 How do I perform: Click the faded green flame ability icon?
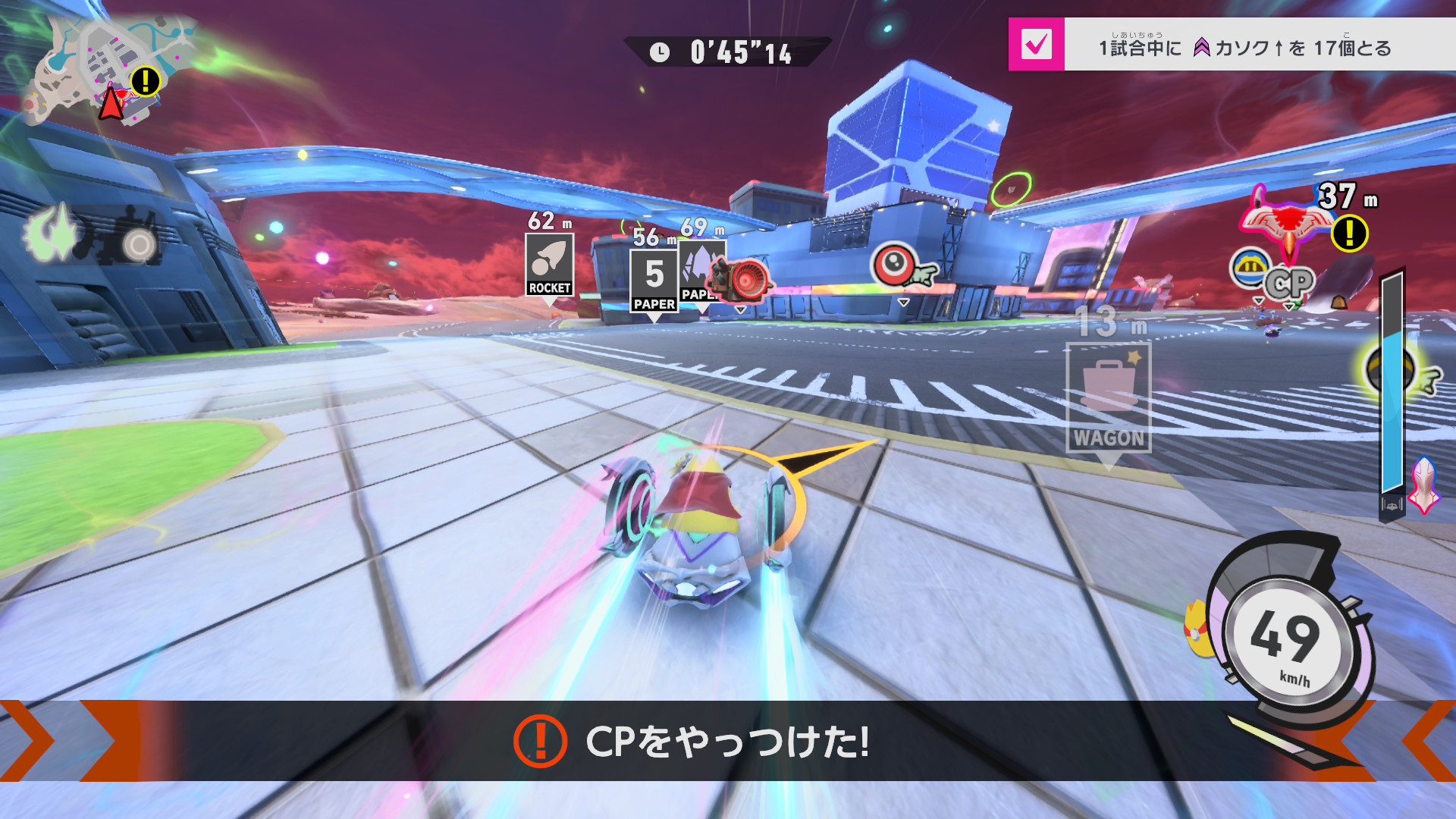coord(52,234)
